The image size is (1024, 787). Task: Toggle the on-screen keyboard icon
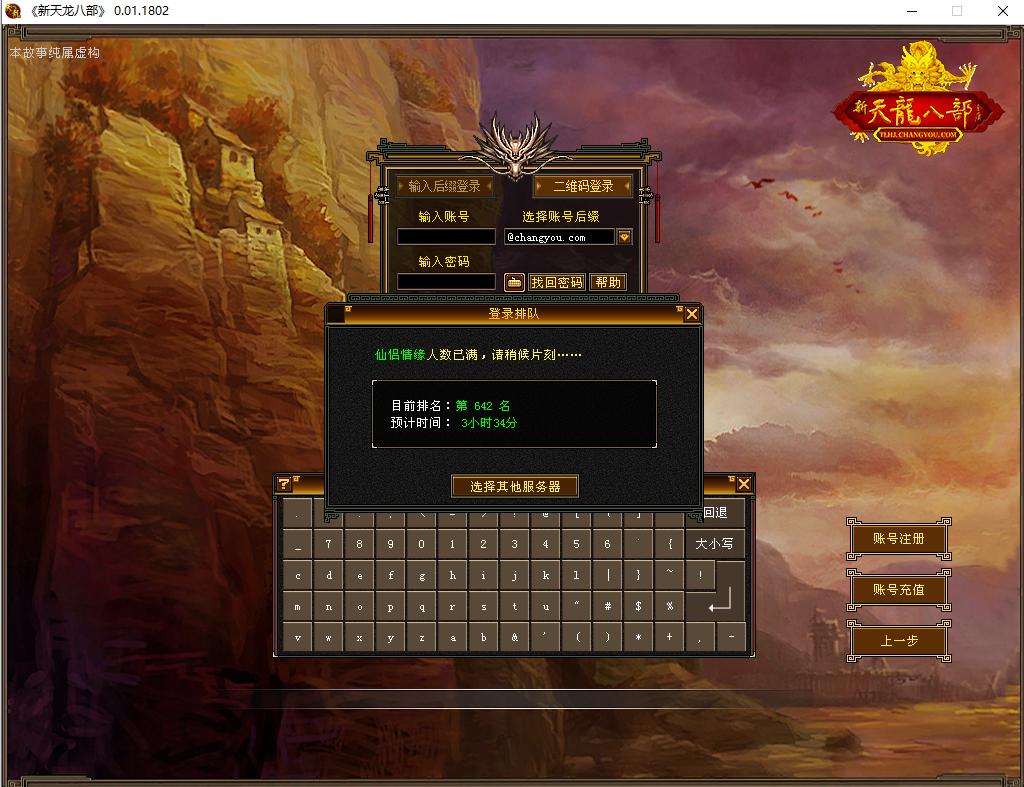tap(514, 282)
